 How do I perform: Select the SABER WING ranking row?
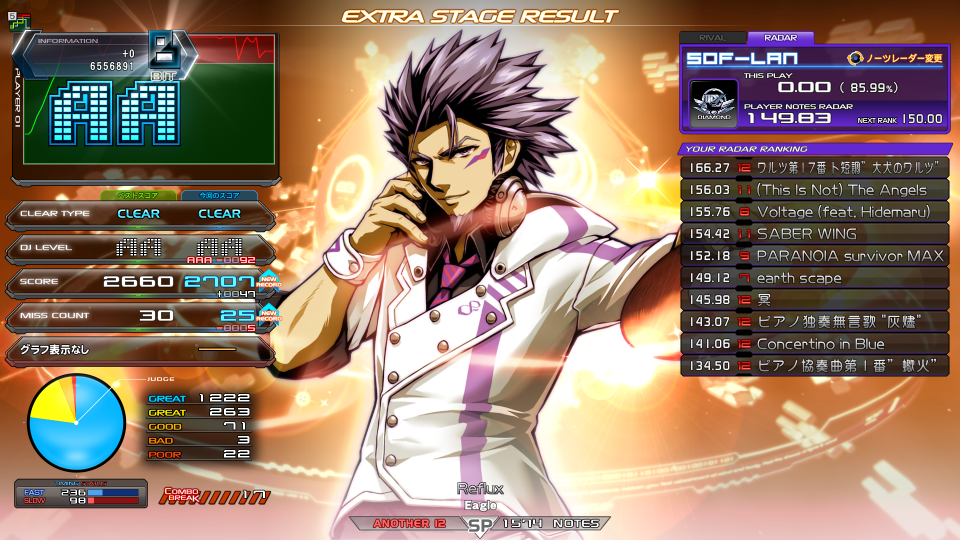coord(814,234)
